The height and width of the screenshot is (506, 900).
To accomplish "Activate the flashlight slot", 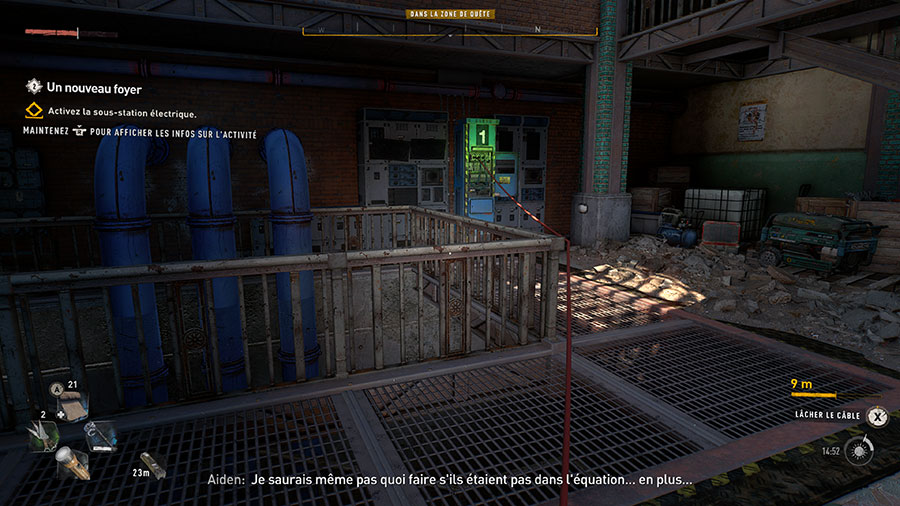I will (x=73, y=462).
